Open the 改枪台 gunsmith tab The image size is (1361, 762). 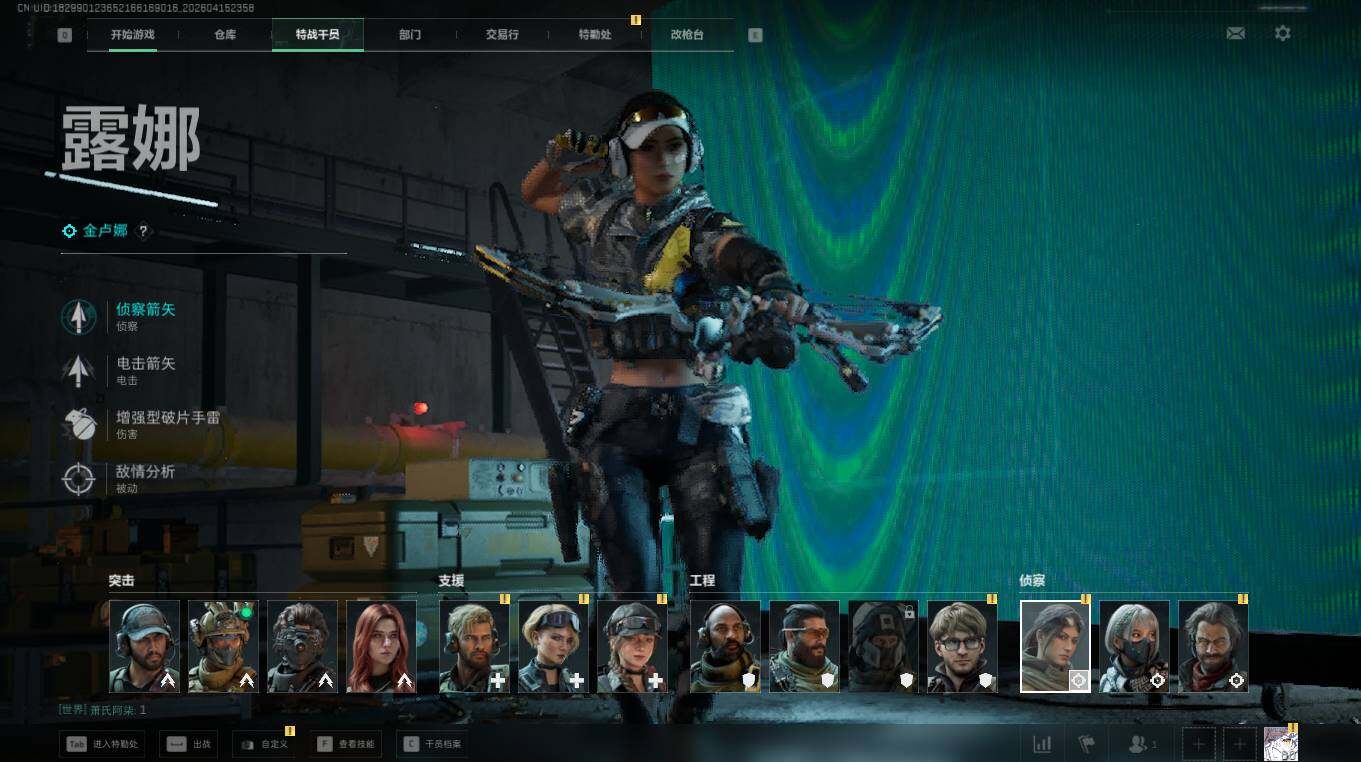tap(687, 34)
